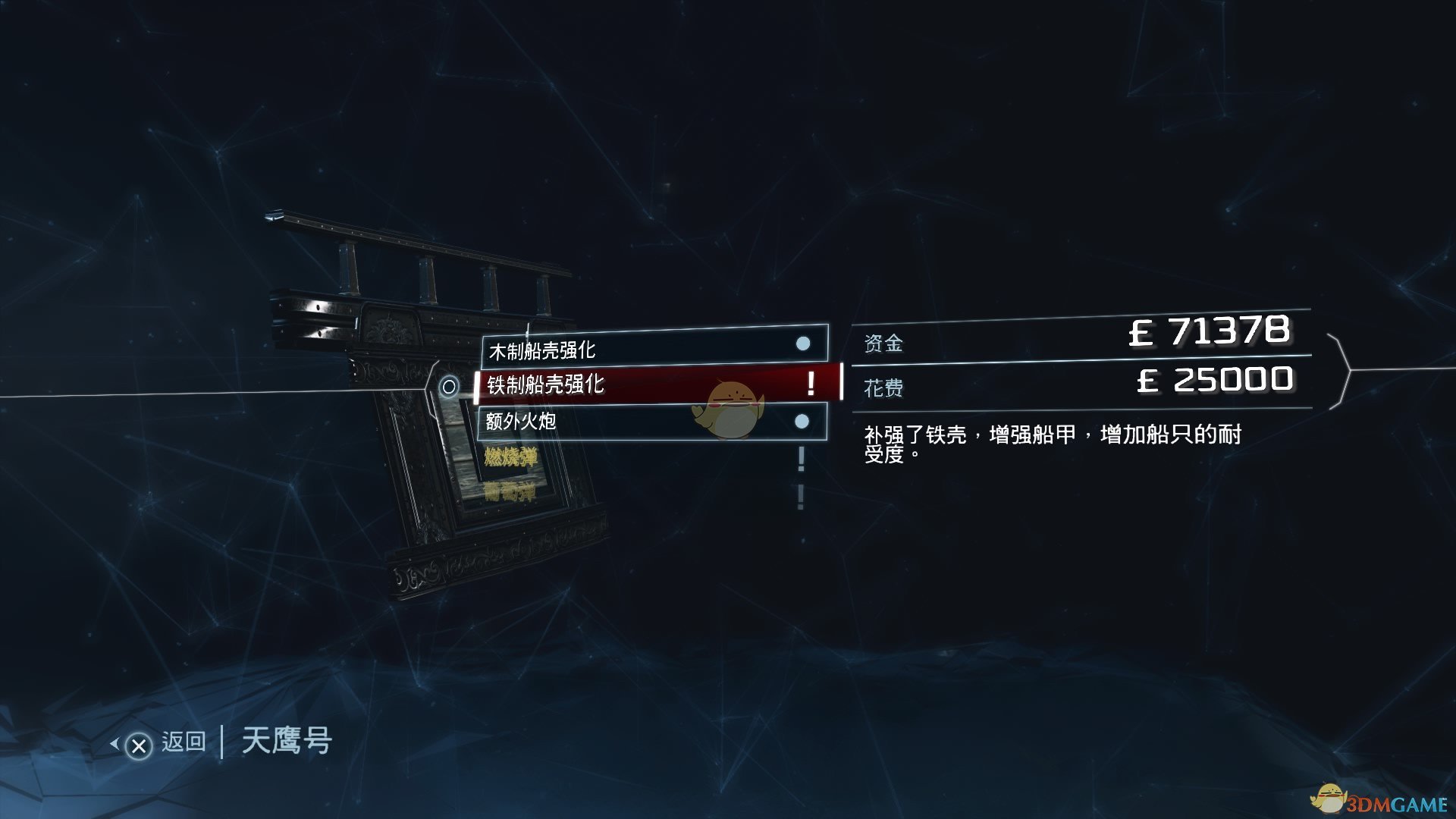Choose the highlighted 铁制船壳强化 upgrade

(657, 384)
